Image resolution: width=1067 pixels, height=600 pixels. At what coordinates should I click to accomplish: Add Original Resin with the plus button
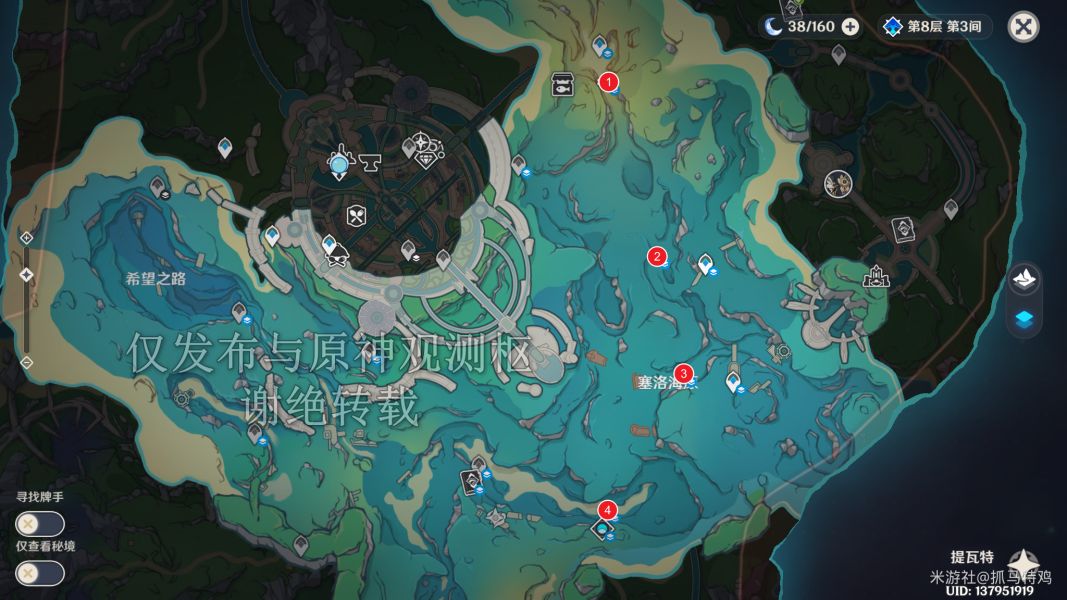[850, 27]
